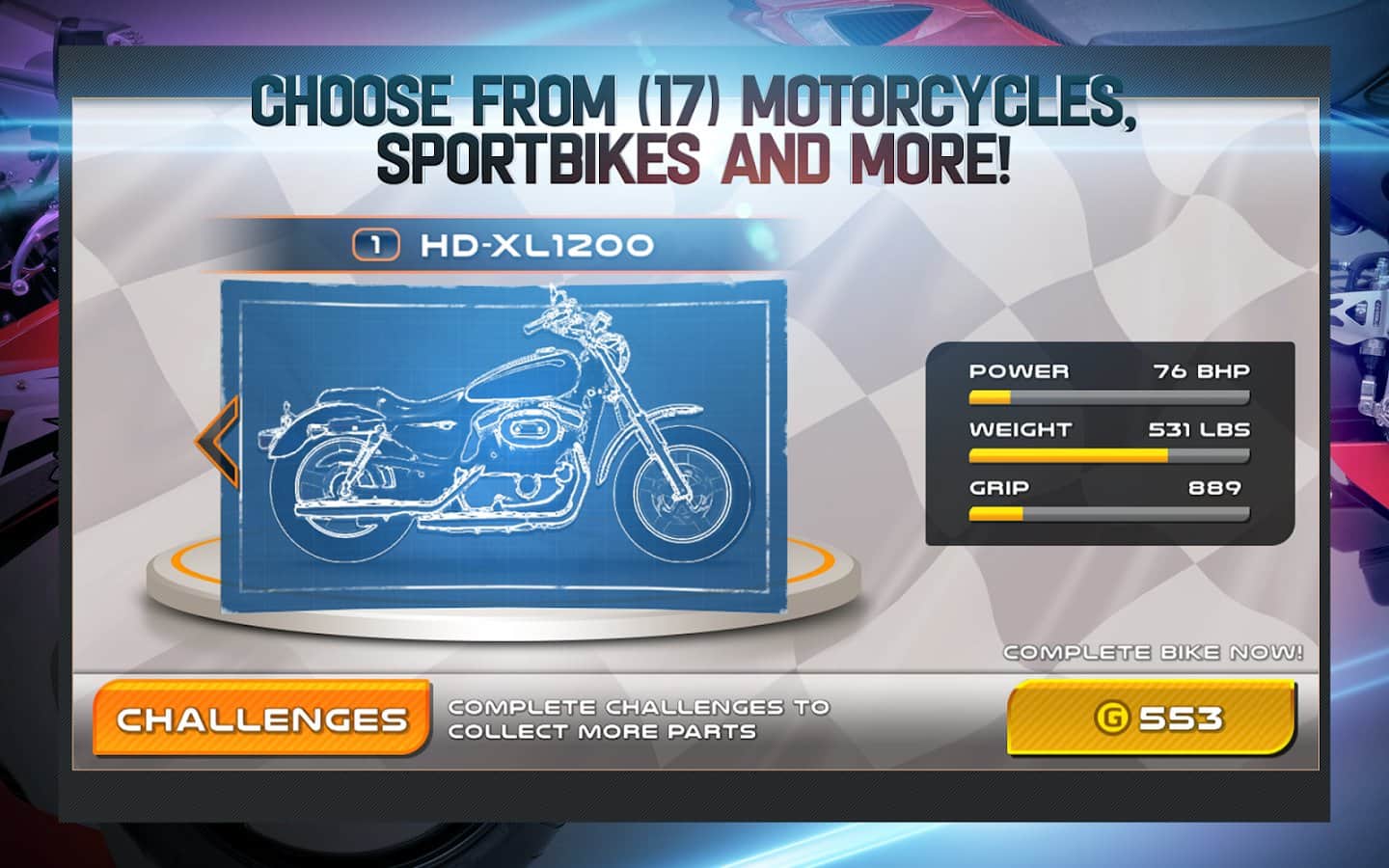Click the Grip stat progress bar

pos(1107,513)
